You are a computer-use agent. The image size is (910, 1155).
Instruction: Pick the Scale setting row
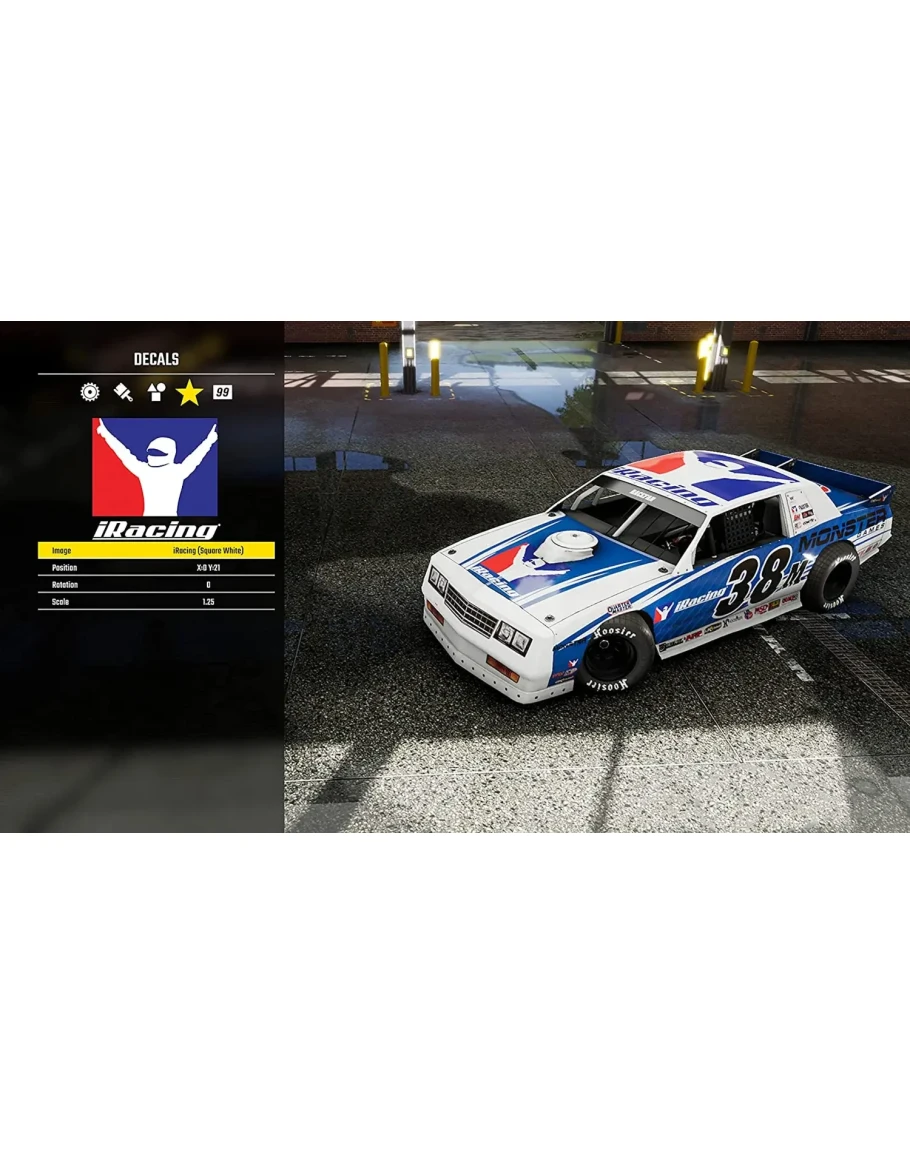156,602
